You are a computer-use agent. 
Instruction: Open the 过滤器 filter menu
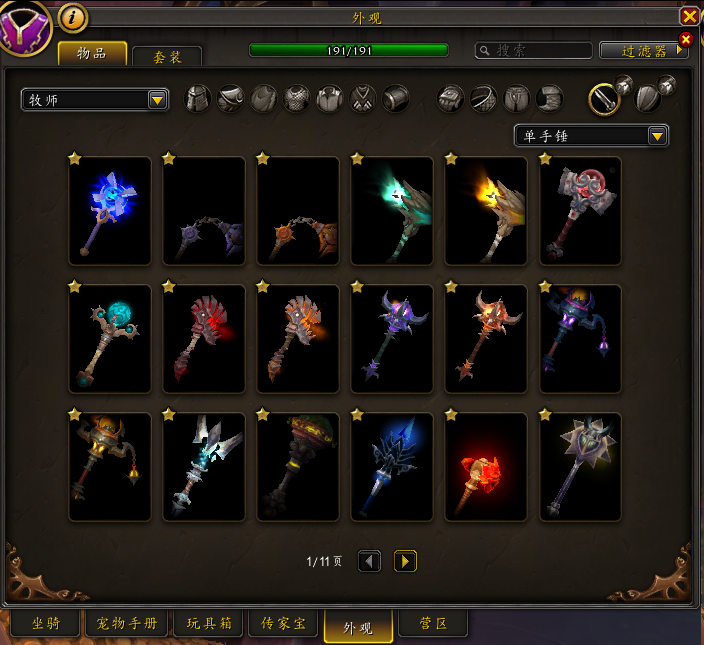click(x=641, y=50)
